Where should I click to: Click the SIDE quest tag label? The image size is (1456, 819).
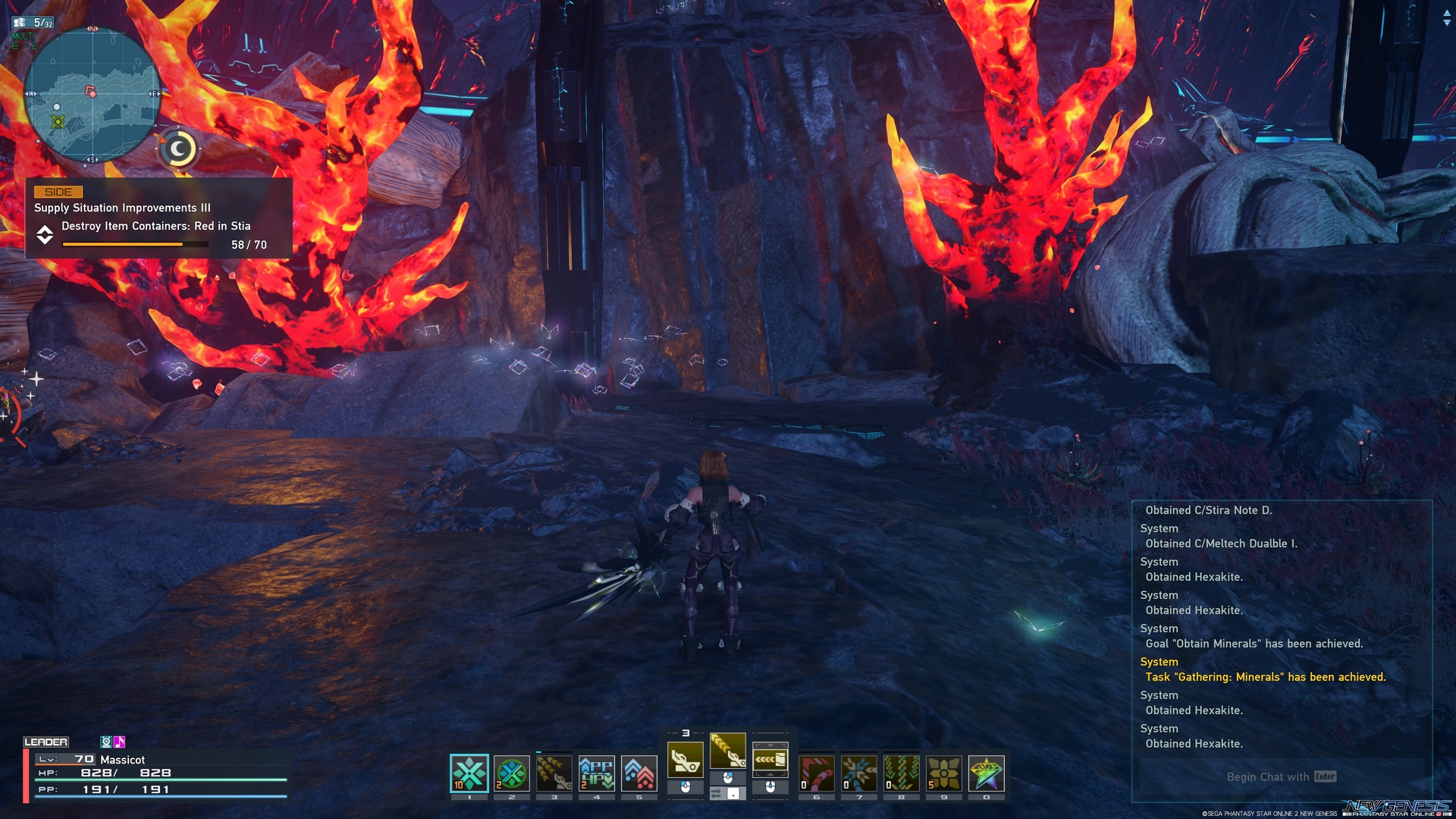59,192
